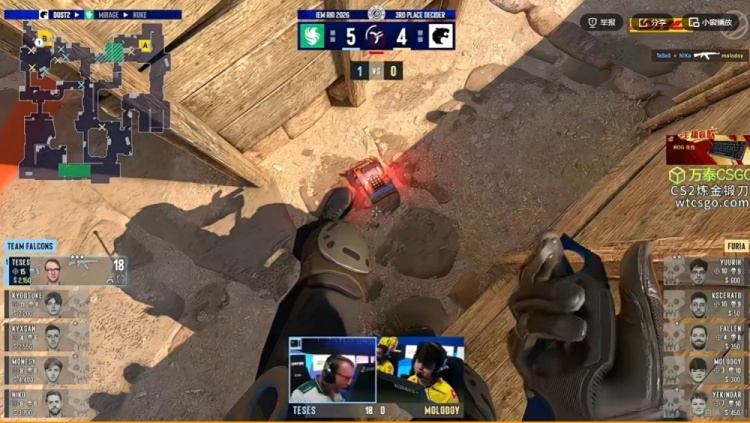
Task: Select YEKINDAR's player card
Action: pos(706,403)
